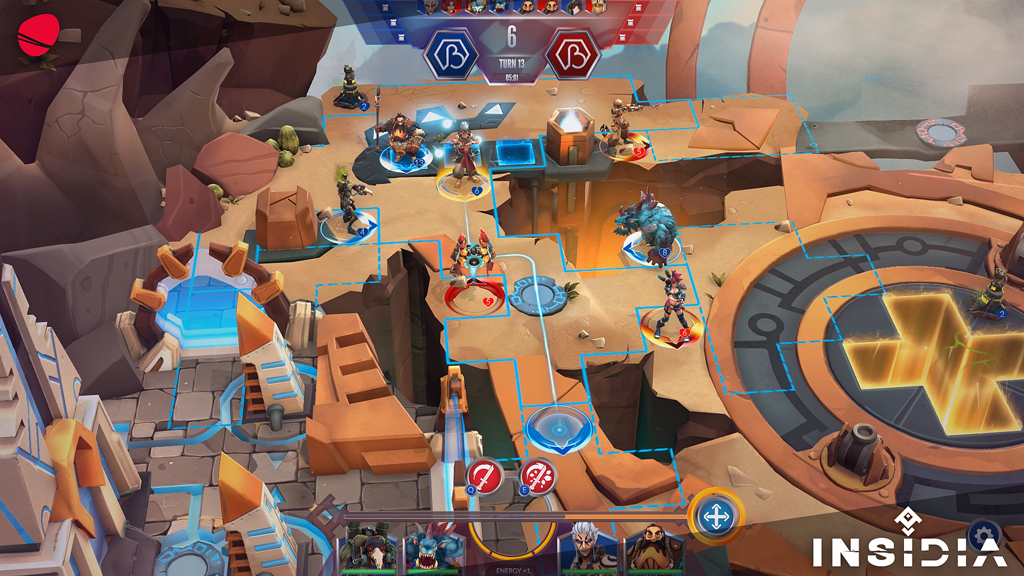
Task: Select the red crab-armored unit on the board
Action: point(473,268)
